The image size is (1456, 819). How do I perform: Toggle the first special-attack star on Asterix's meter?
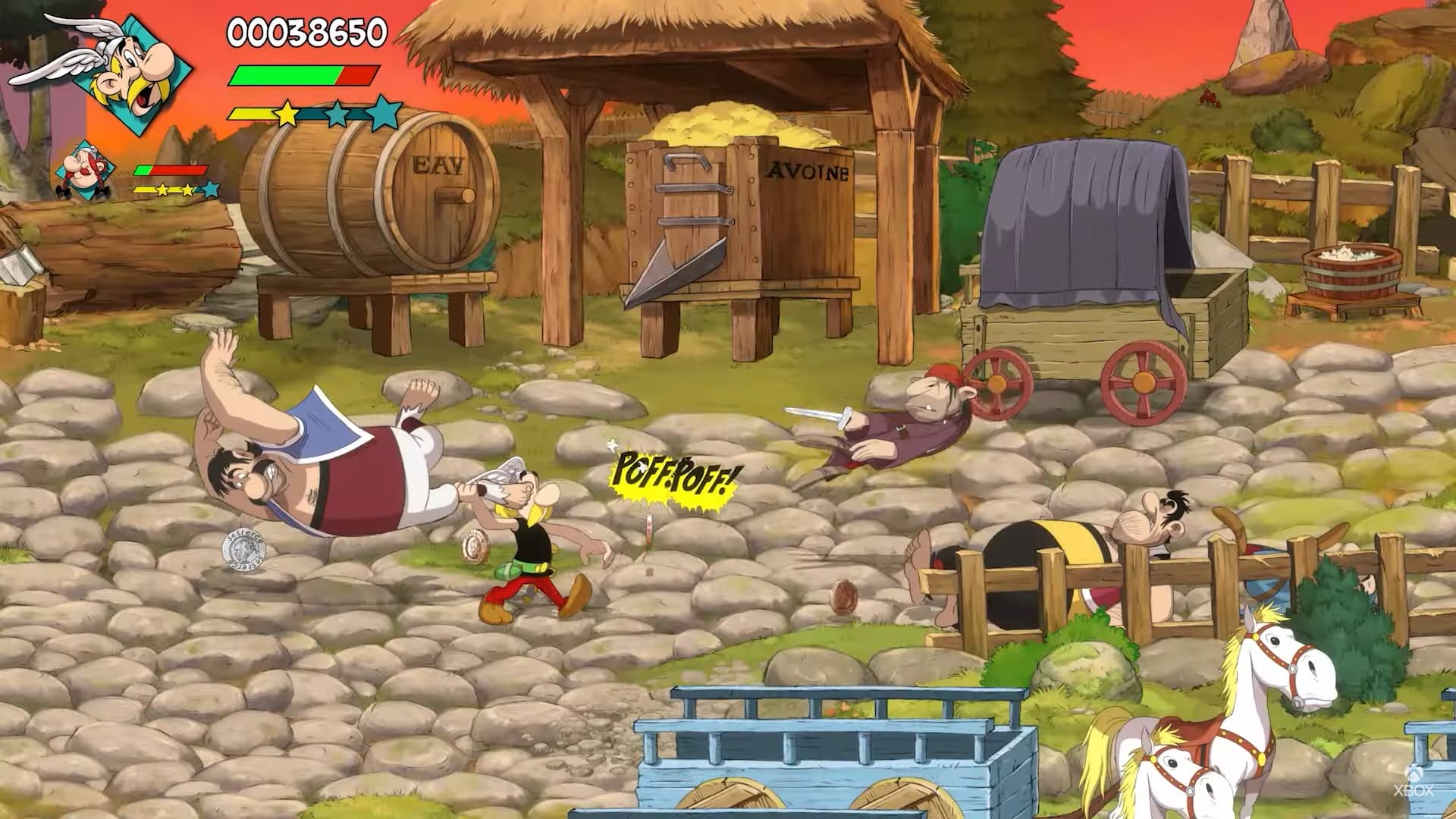coord(286,114)
